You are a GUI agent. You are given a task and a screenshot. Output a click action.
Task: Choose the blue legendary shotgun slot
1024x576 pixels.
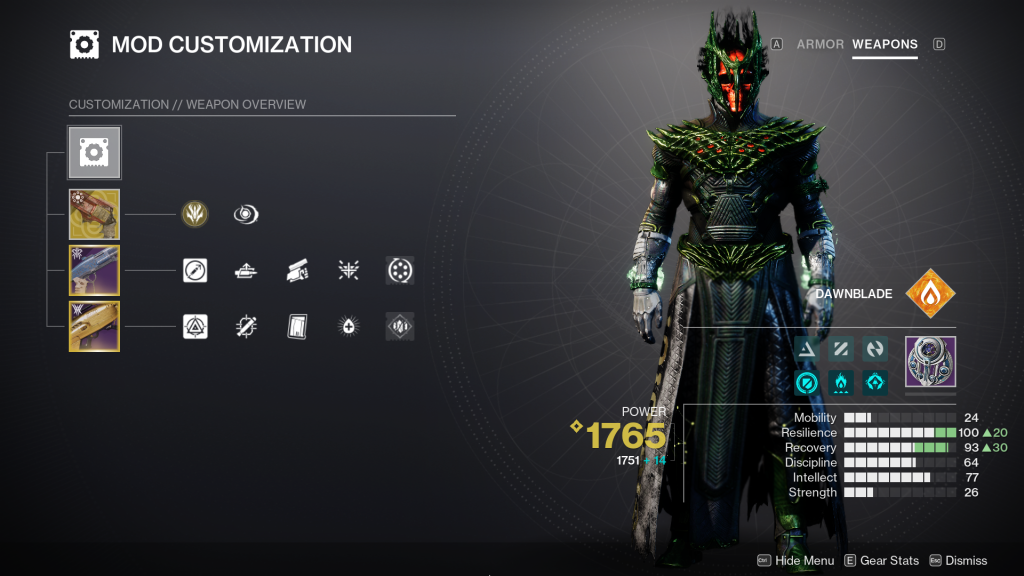coord(94,270)
